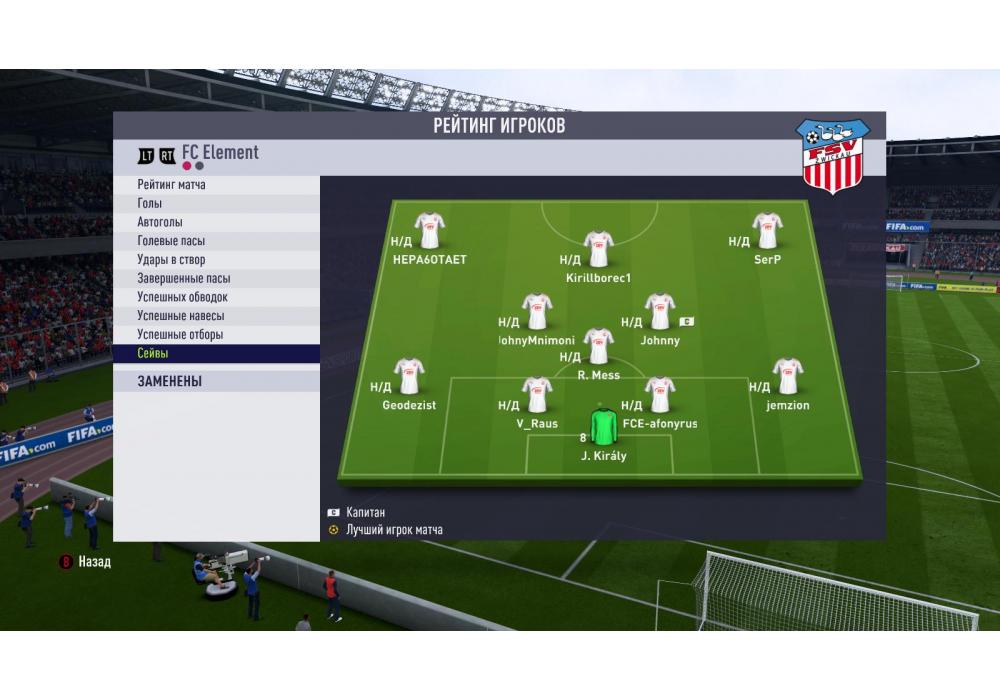Switch to Успешные отборы stat
Screen dimensions: 1000x700
[216, 335]
